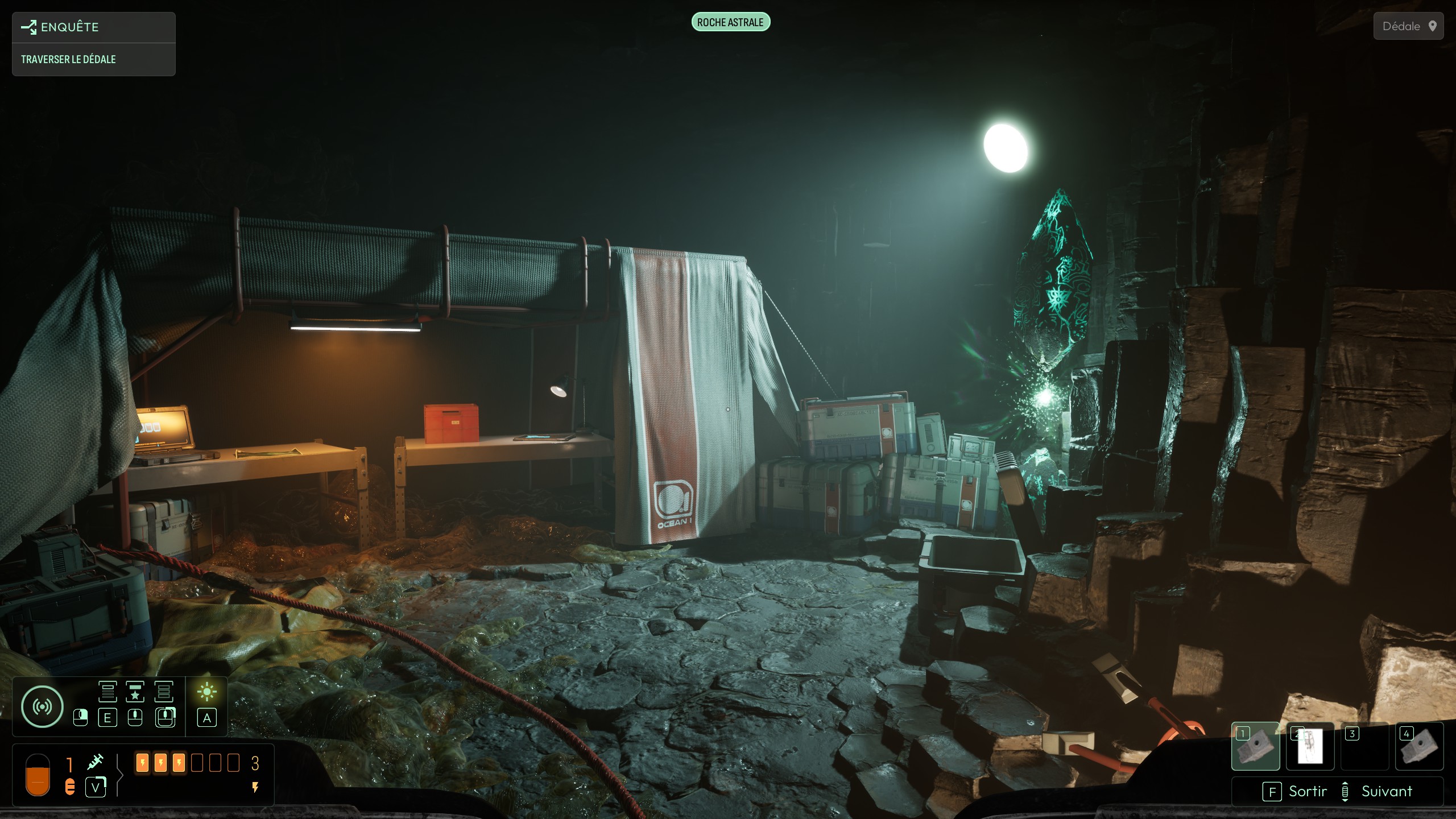Select the sketch paper in slot 2
Viewport: 1456px width, 819px height.
1310,746
